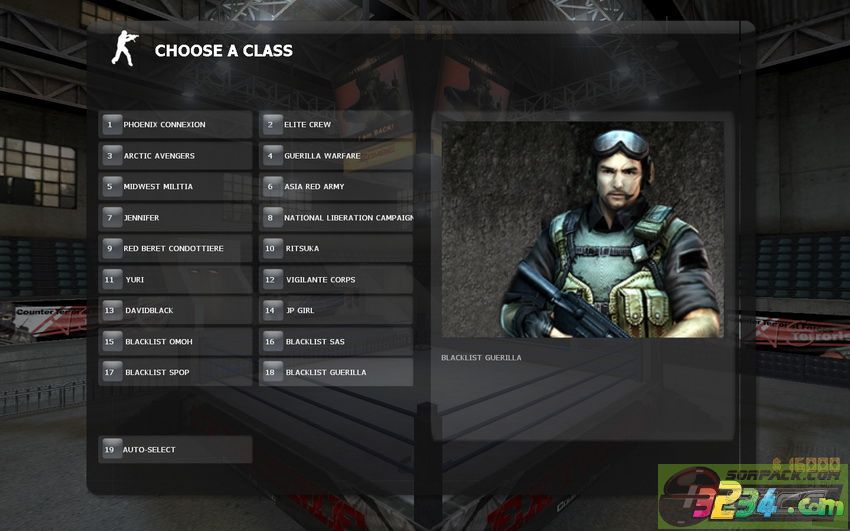Select Red Beret Condottiere class
This screenshot has height=531, width=850.
(175, 249)
